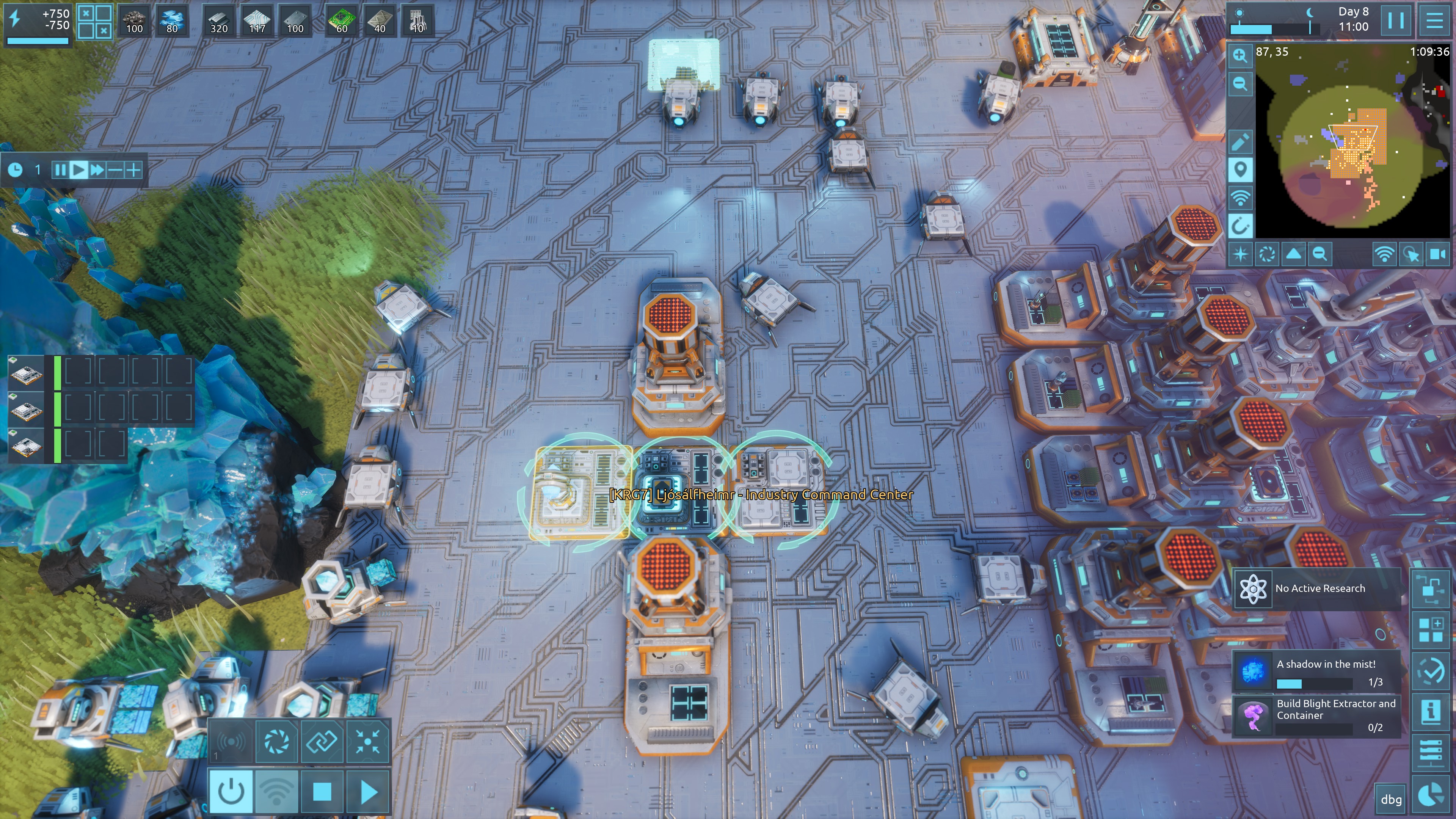Image resolution: width=1456 pixels, height=819 pixels.
Task: Activate the converging arrows command icon
Action: (x=368, y=741)
